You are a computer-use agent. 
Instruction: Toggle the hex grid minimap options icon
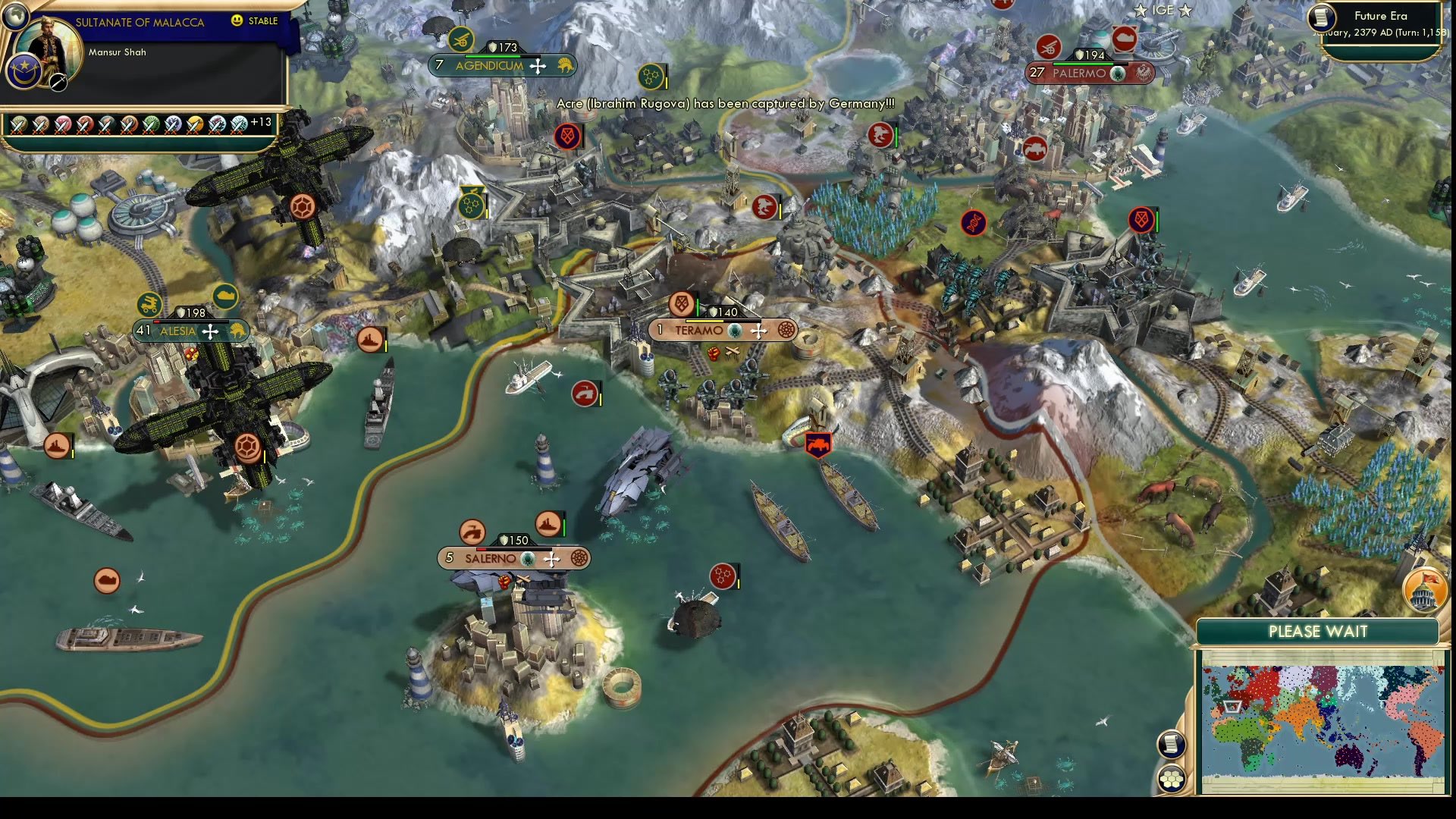1171,779
